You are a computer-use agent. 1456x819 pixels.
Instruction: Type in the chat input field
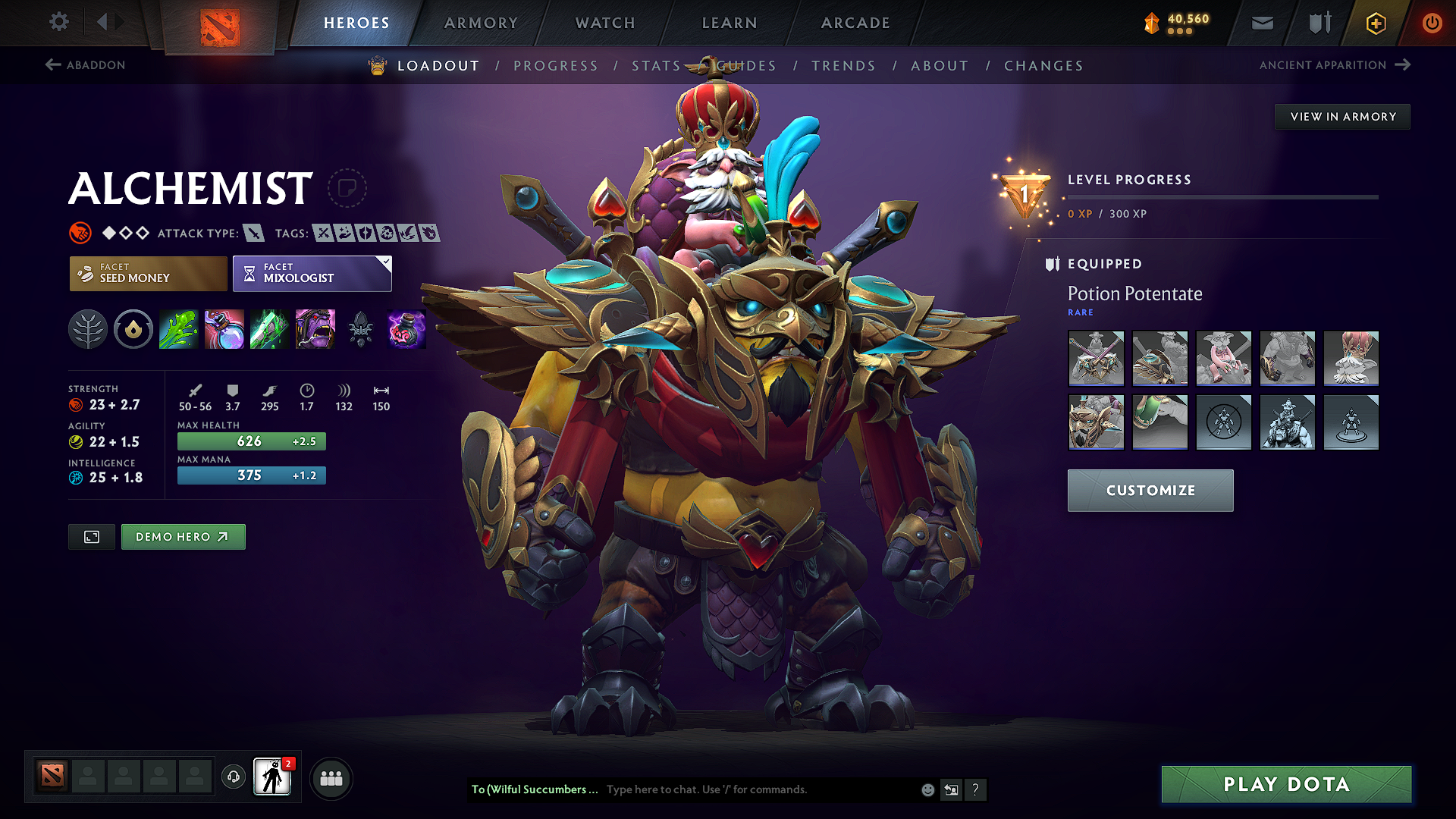coord(758,789)
